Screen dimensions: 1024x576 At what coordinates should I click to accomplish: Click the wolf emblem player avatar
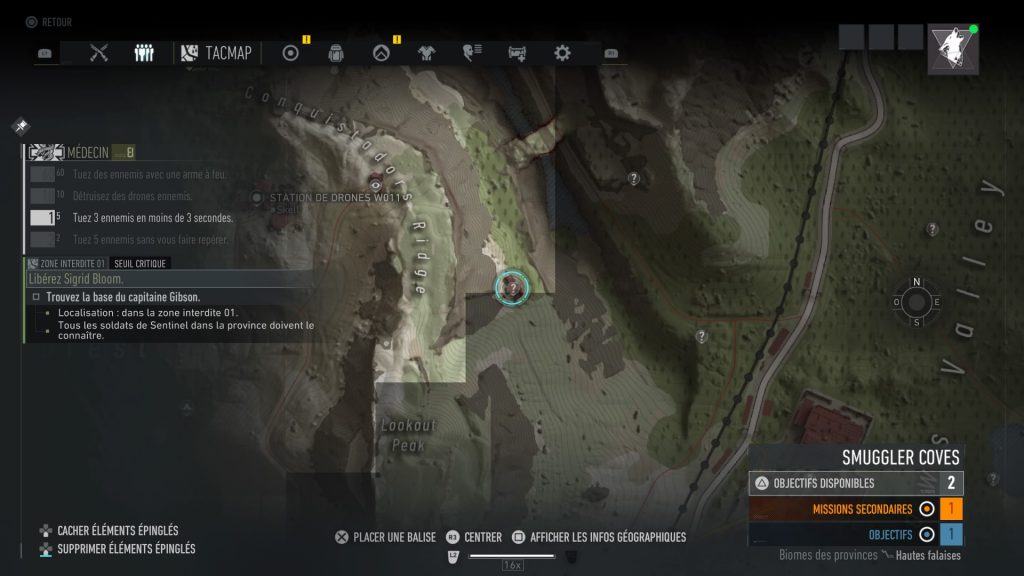click(x=952, y=49)
